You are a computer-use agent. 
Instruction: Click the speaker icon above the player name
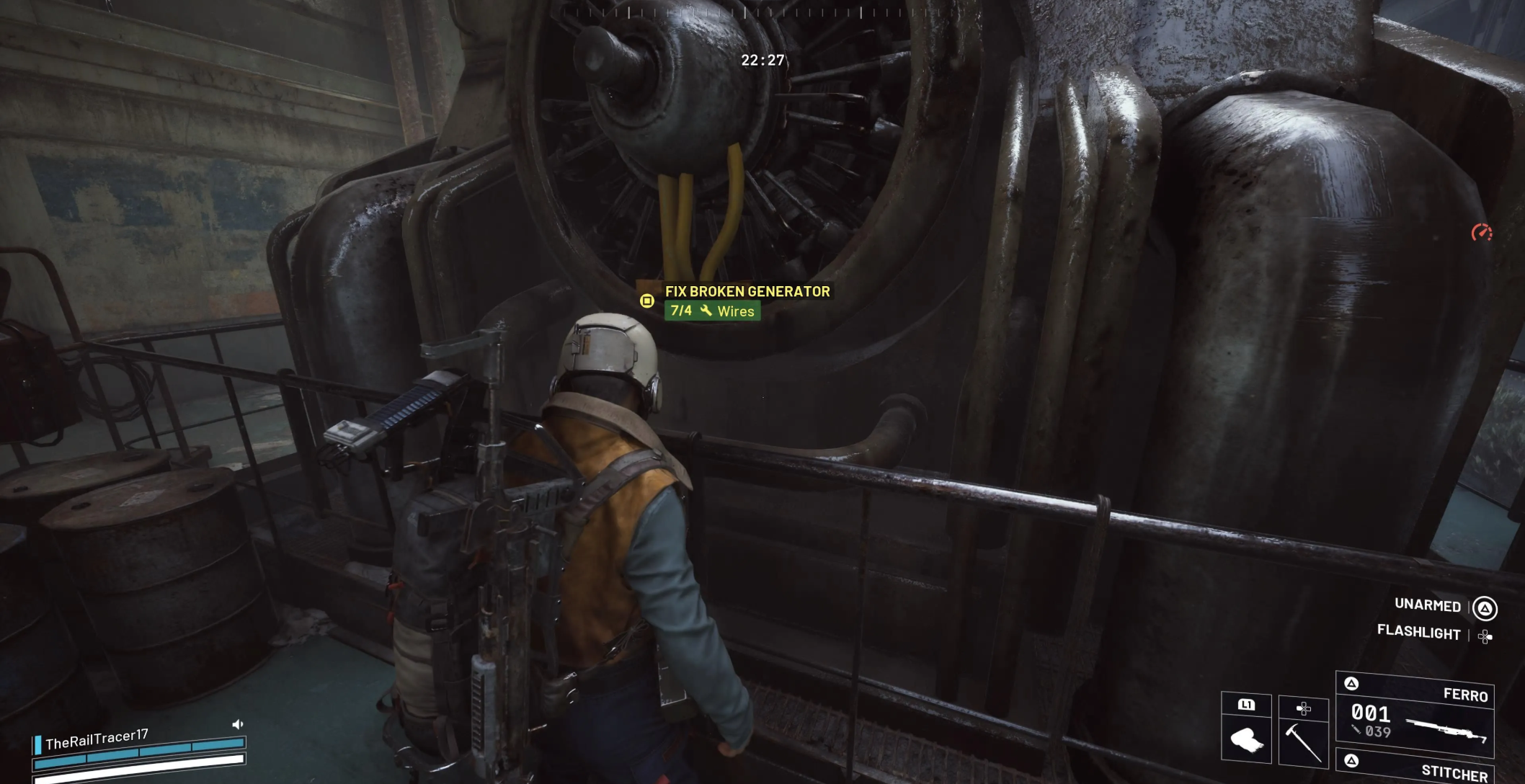tap(238, 724)
